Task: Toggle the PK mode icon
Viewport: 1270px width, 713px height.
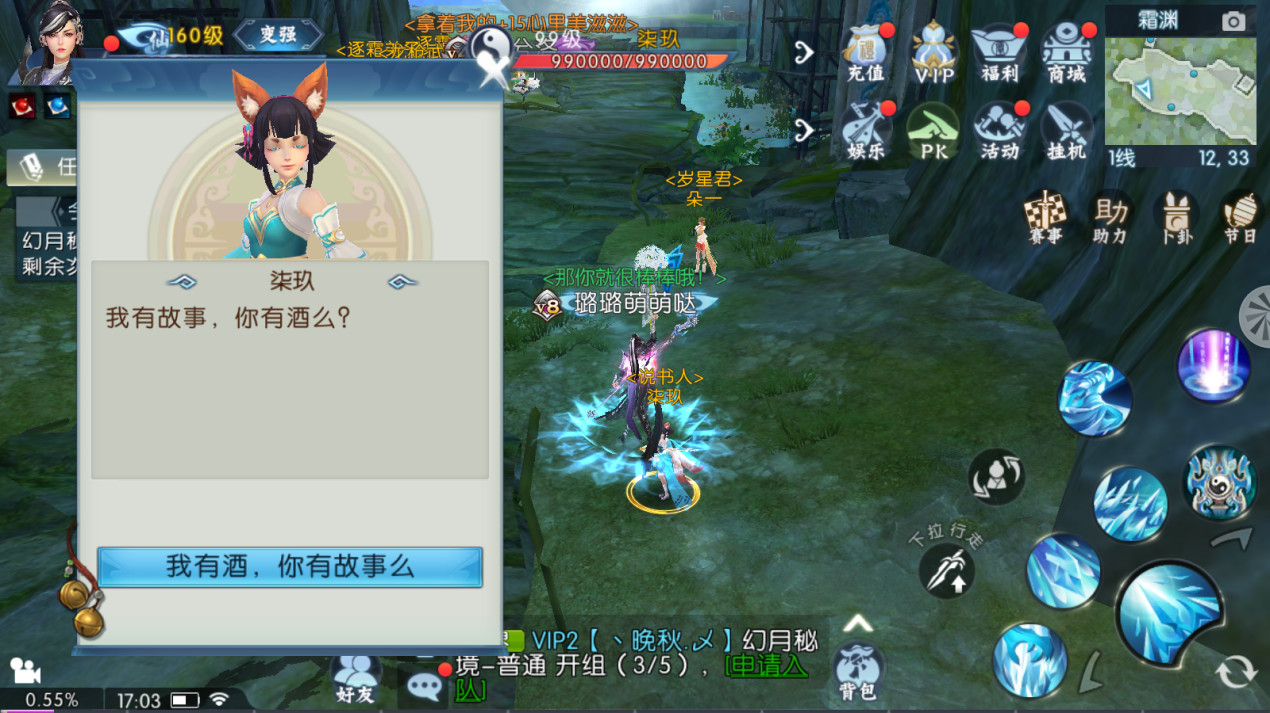Action: [x=933, y=131]
